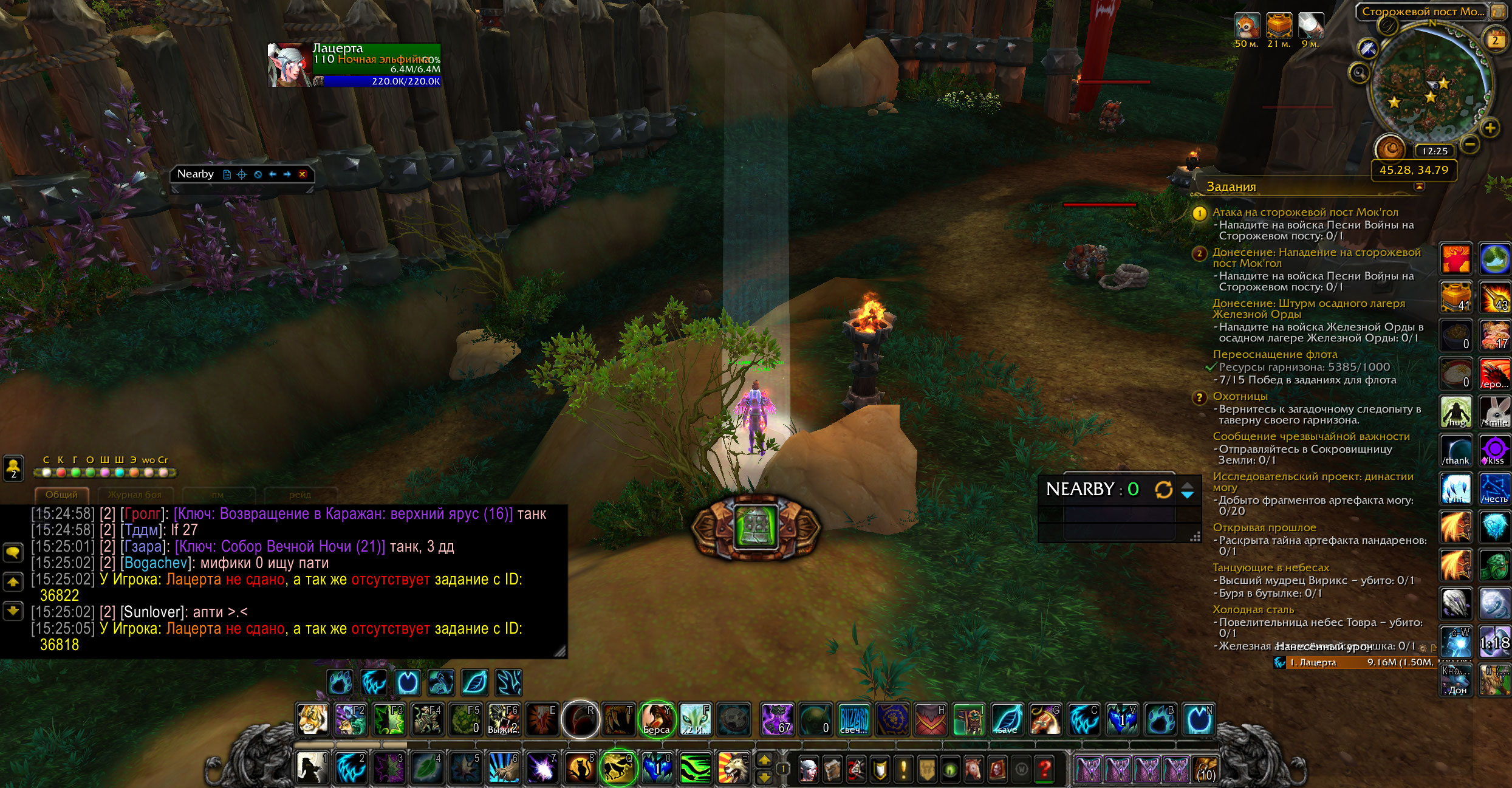Select quest Атака на сторожевой пост Мок'гол
The image size is (1512, 788).
click(1305, 212)
